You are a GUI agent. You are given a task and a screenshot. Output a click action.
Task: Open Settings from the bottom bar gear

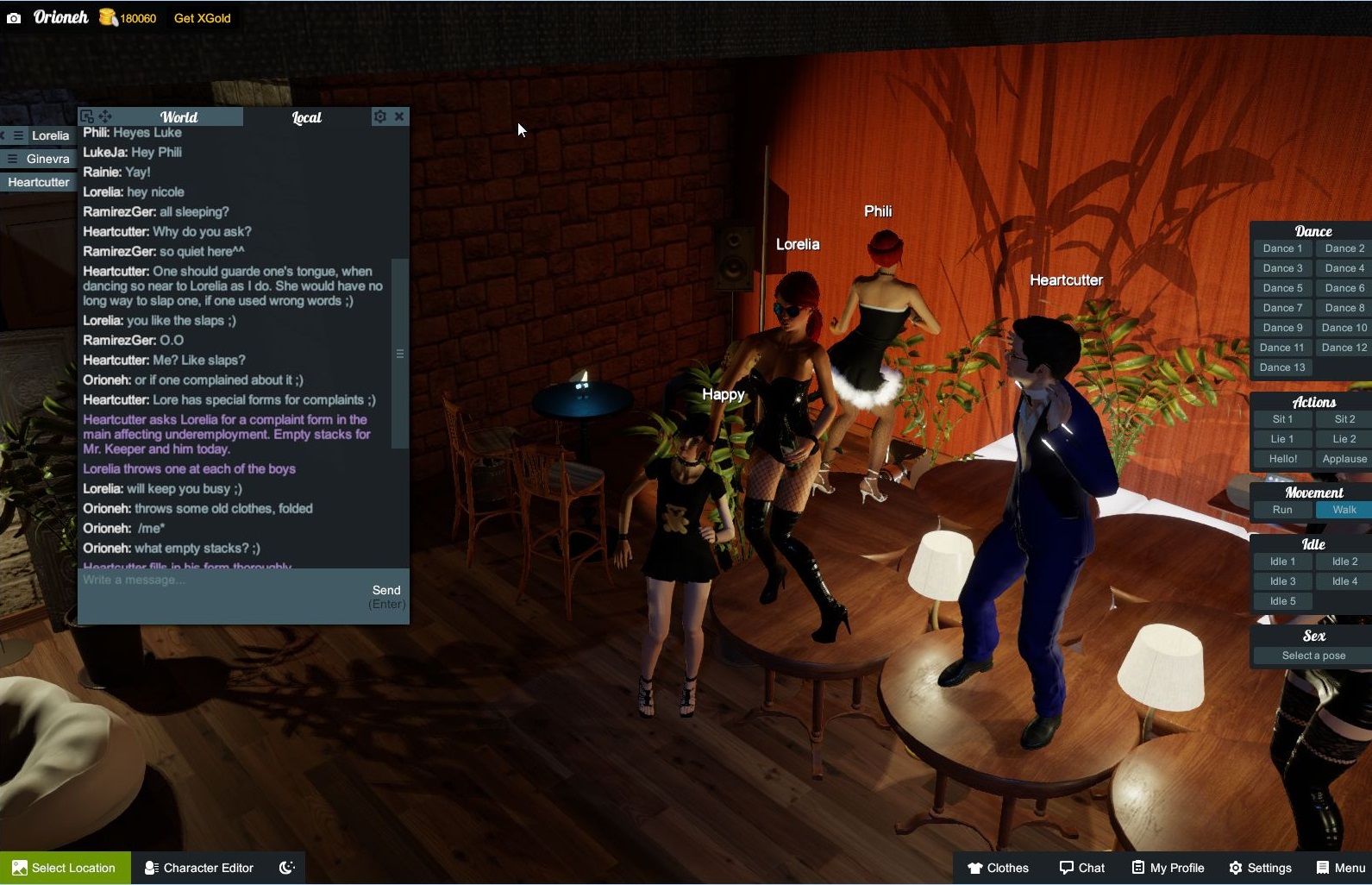coord(1236,868)
